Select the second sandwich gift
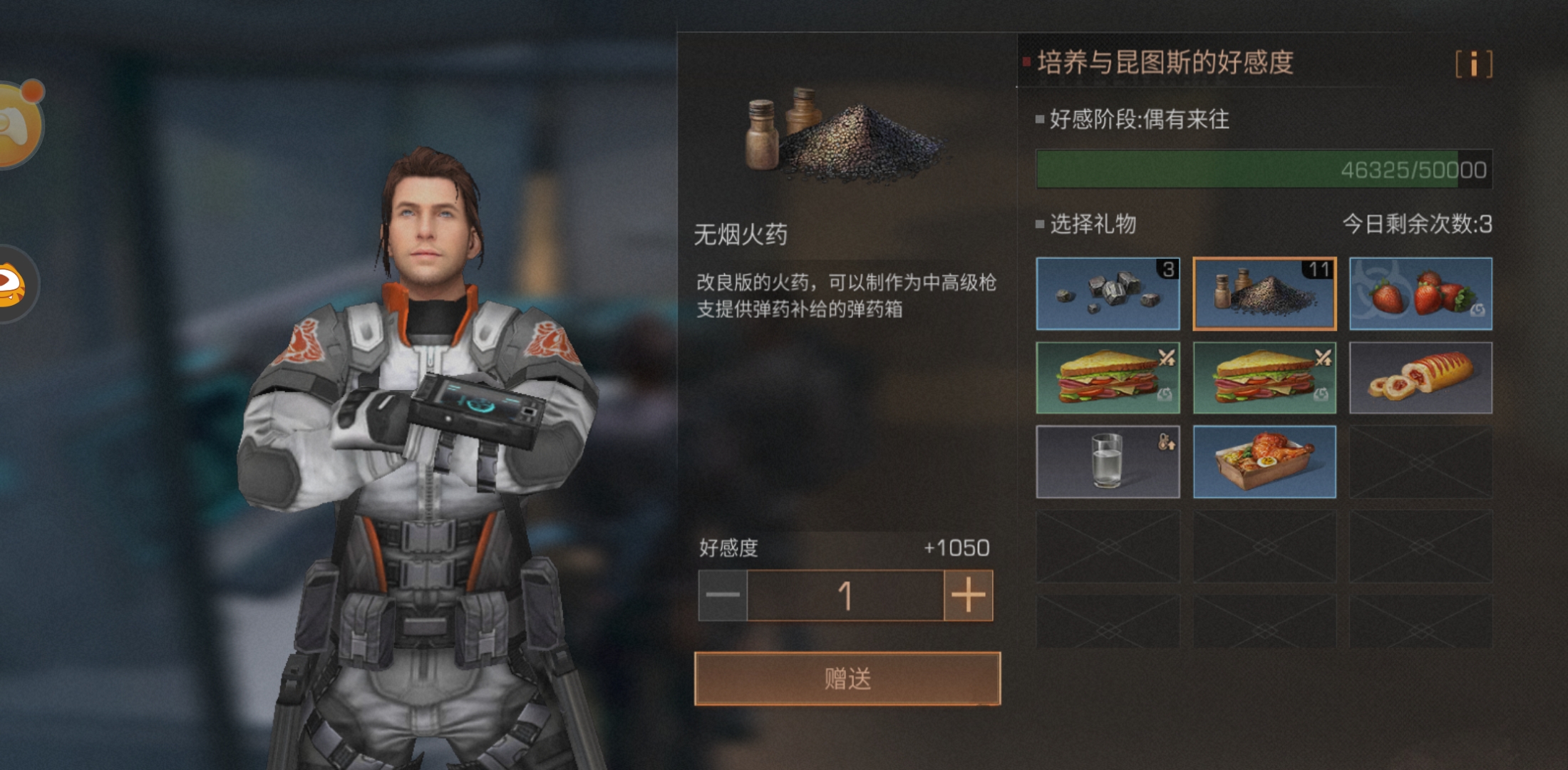This screenshot has width=1568, height=770. coord(1264,378)
